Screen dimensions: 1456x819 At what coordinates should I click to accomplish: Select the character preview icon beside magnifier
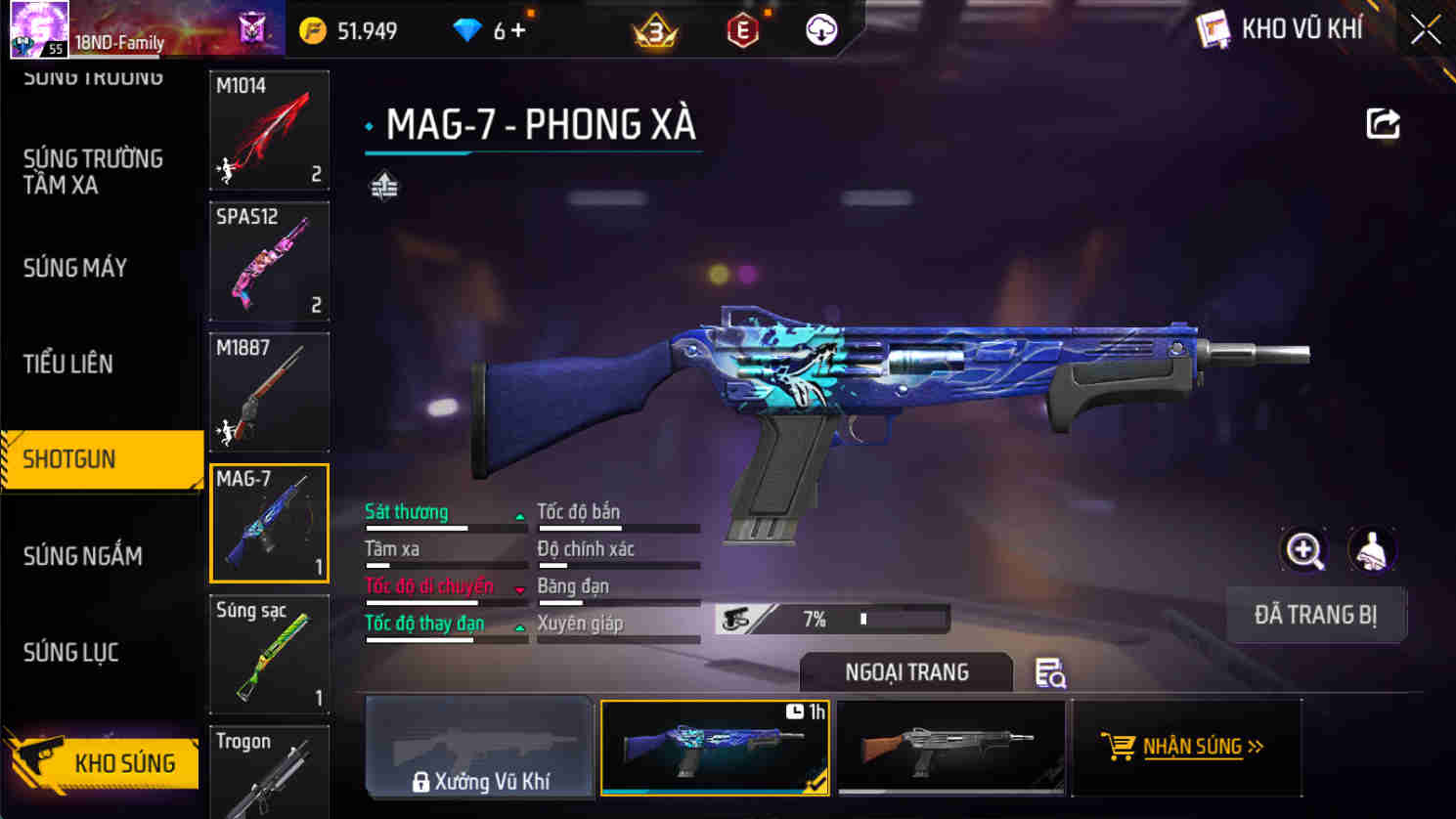[x=1372, y=550]
